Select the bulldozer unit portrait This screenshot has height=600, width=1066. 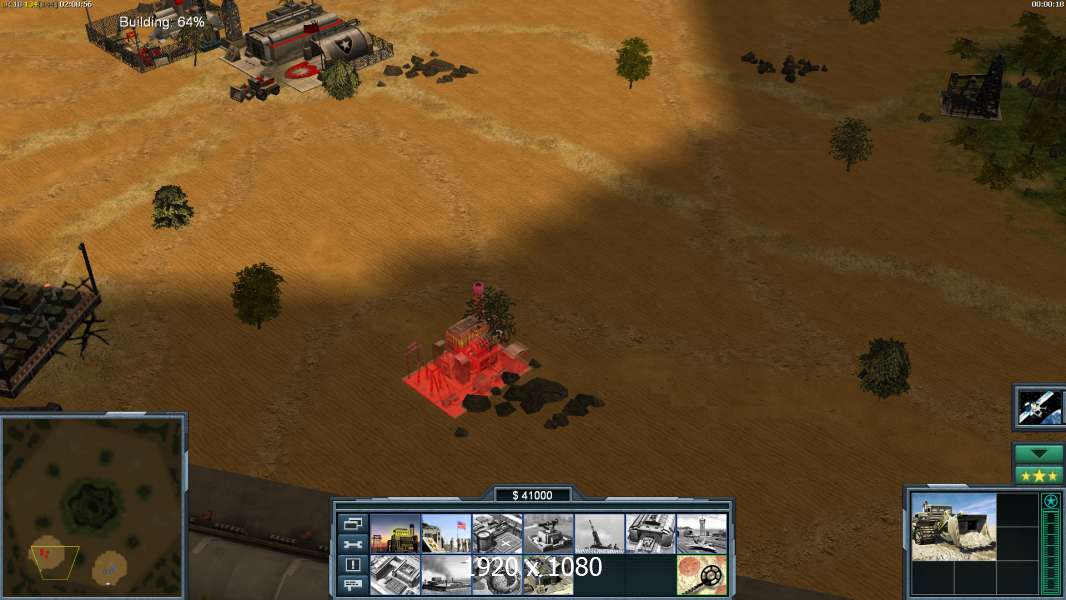(x=953, y=526)
